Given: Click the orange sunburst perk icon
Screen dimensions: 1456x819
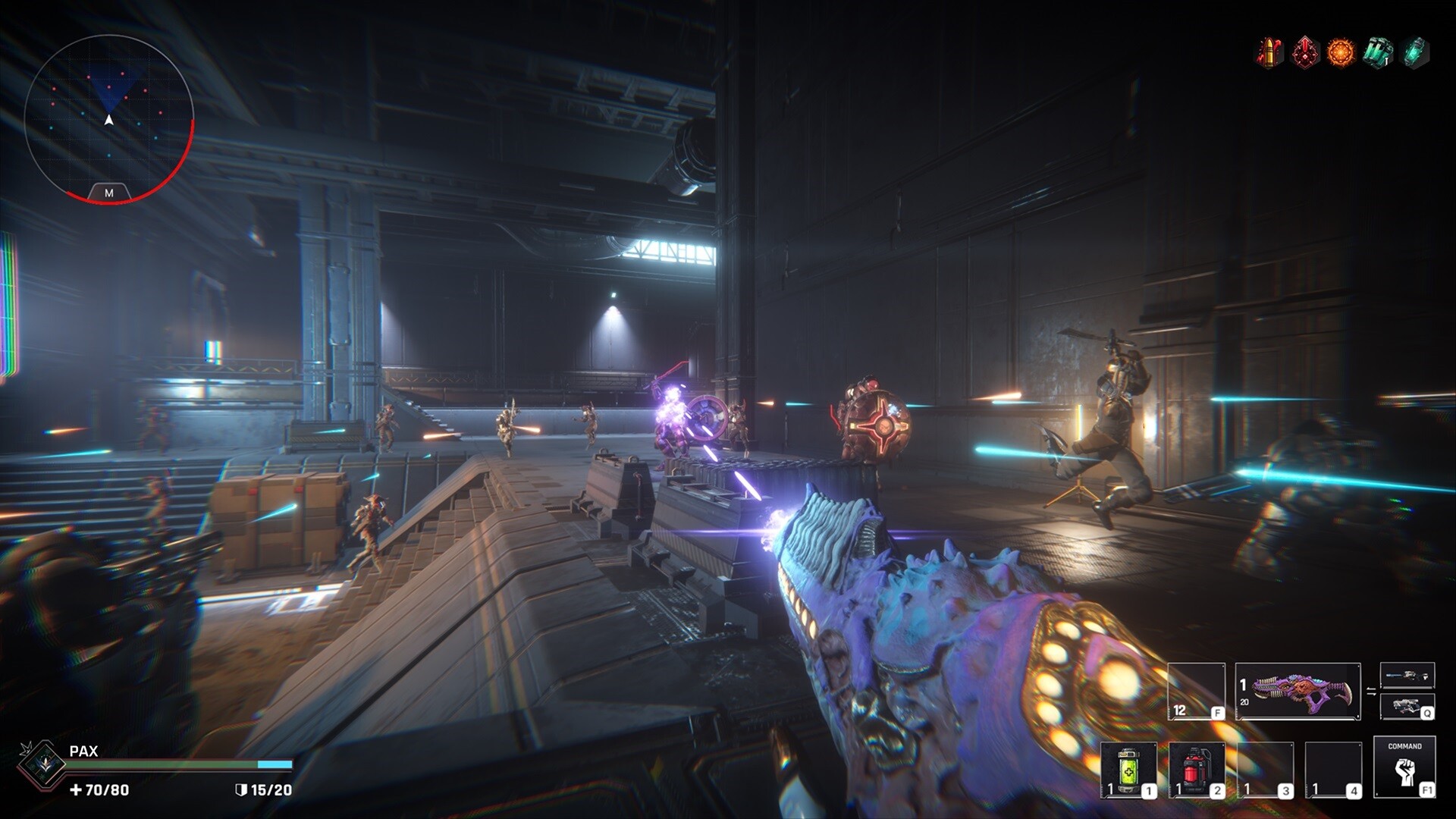Looking at the screenshot, I should click(1340, 53).
